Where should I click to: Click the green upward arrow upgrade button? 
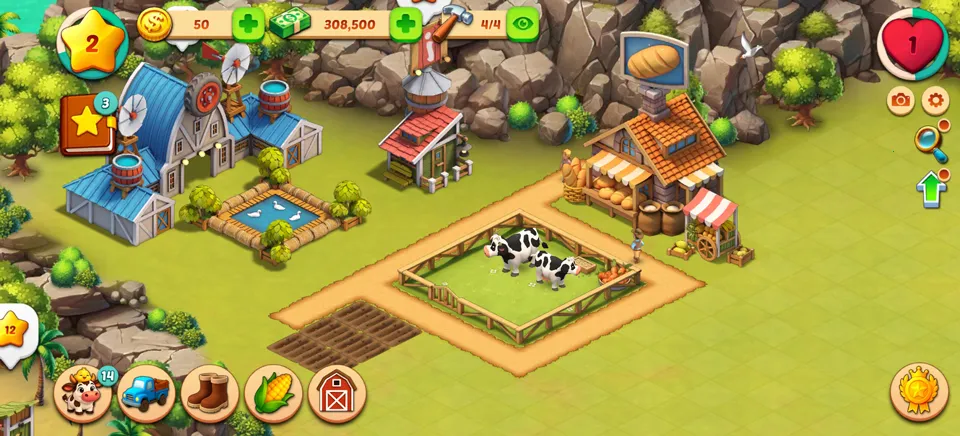pos(931,188)
